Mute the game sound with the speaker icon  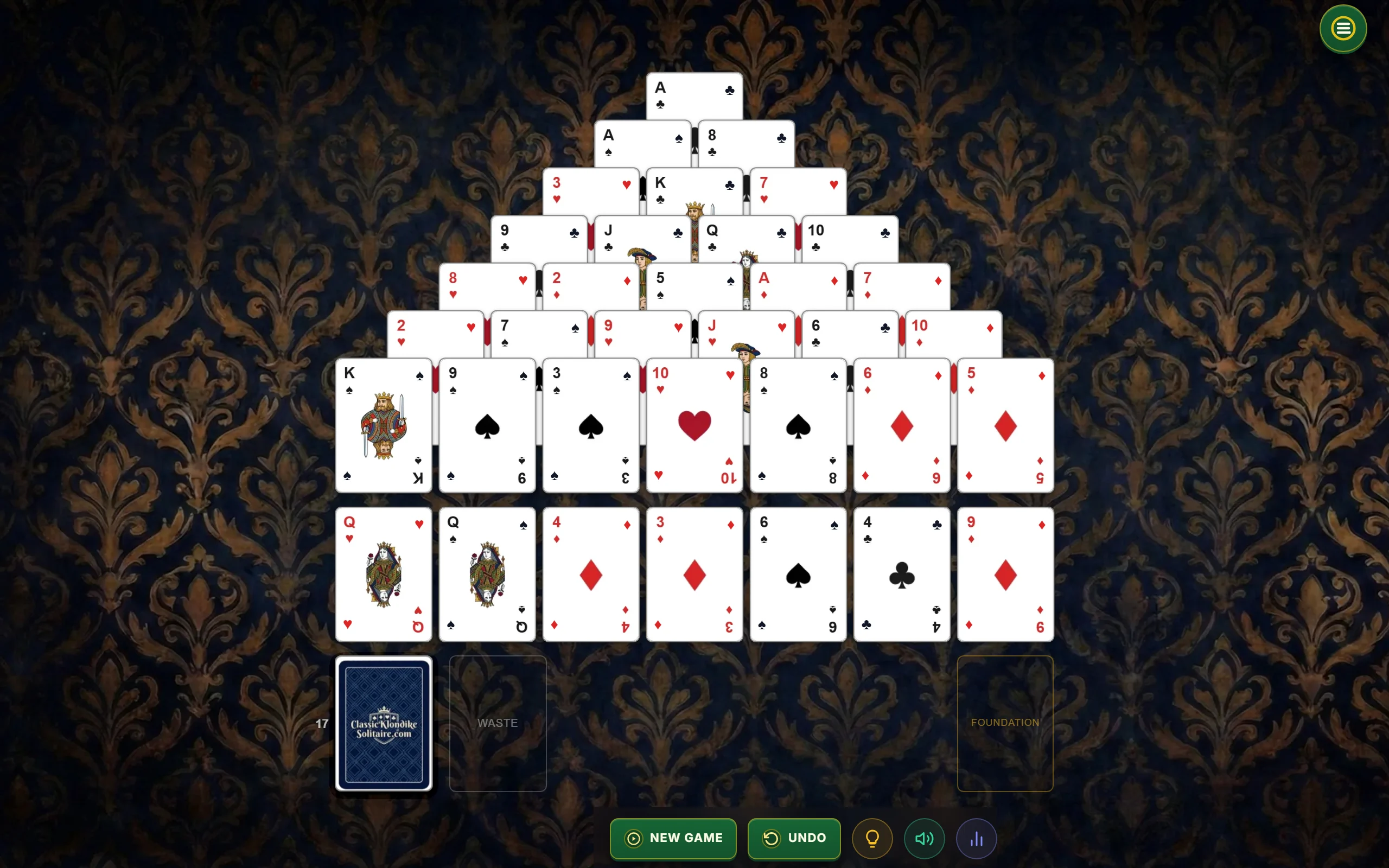click(x=924, y=838)
